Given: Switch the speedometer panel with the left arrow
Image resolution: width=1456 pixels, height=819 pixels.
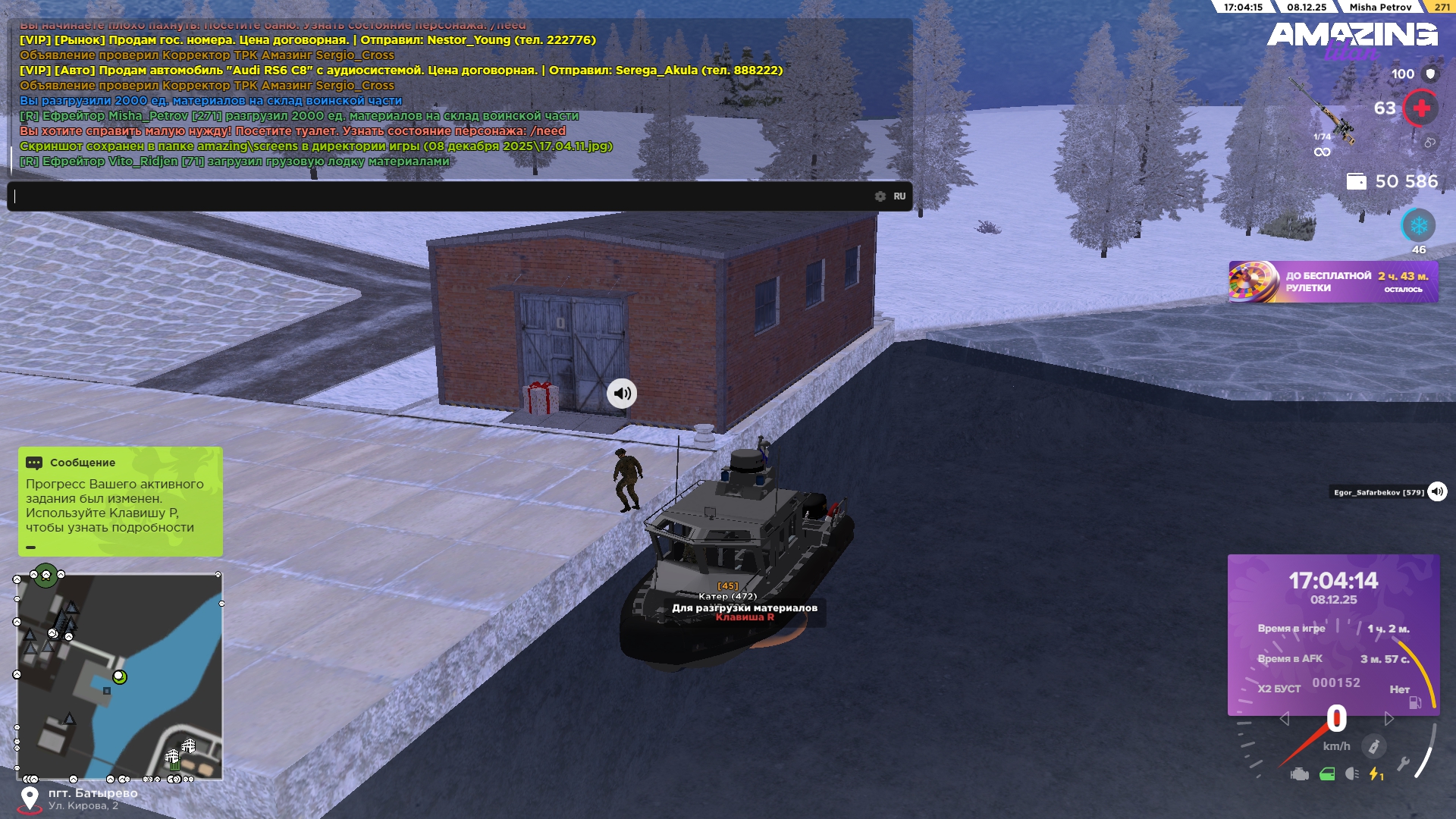Looking at the screenshot, I should 1284,719.
